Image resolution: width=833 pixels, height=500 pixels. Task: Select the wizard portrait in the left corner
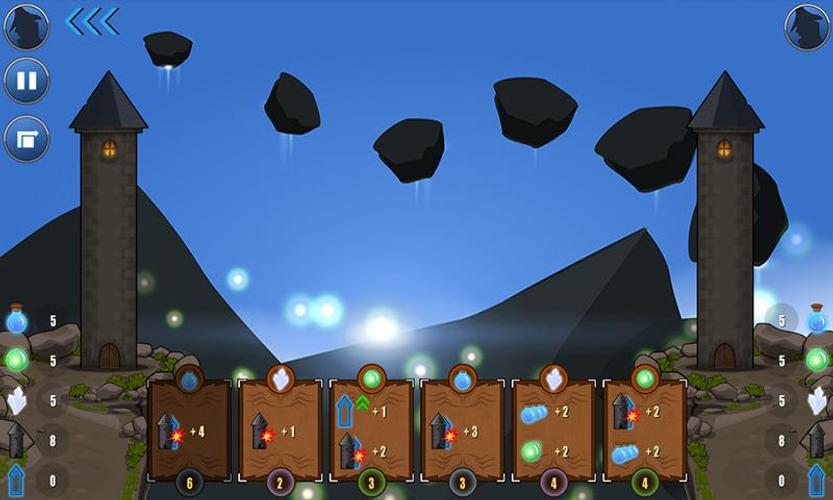[26, 26]
